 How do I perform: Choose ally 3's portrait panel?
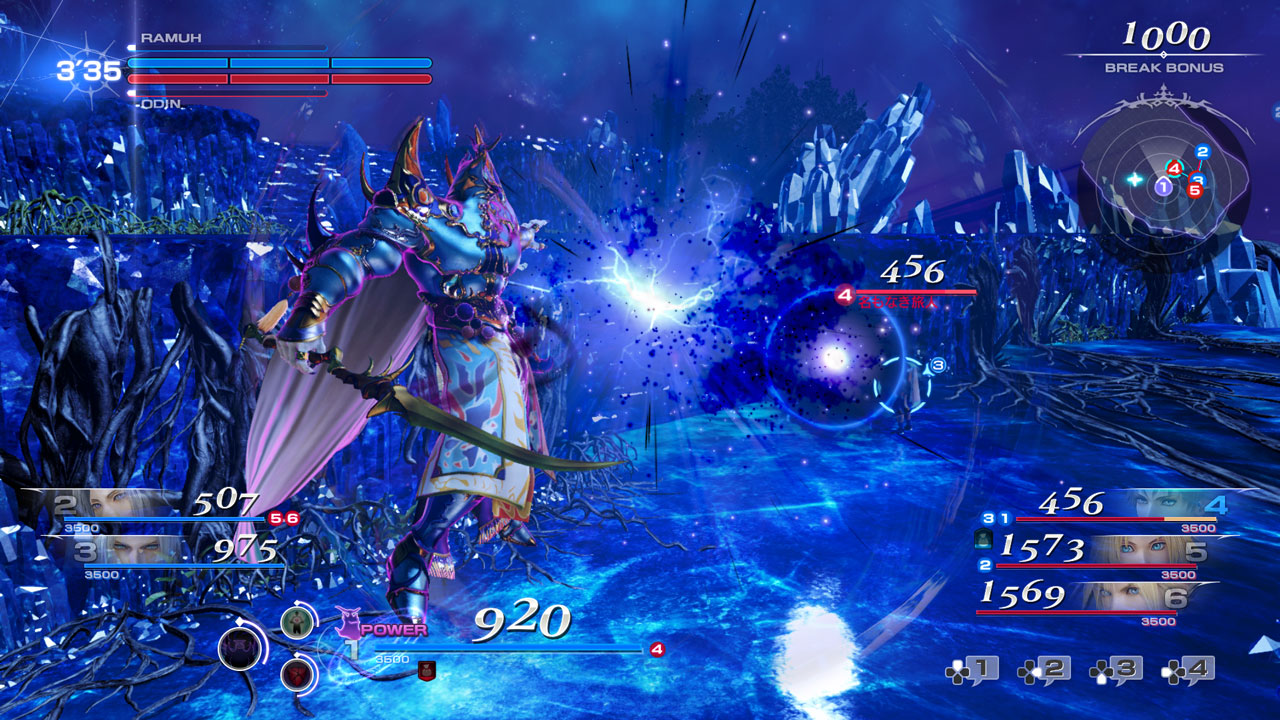click(x=130, y=550)
